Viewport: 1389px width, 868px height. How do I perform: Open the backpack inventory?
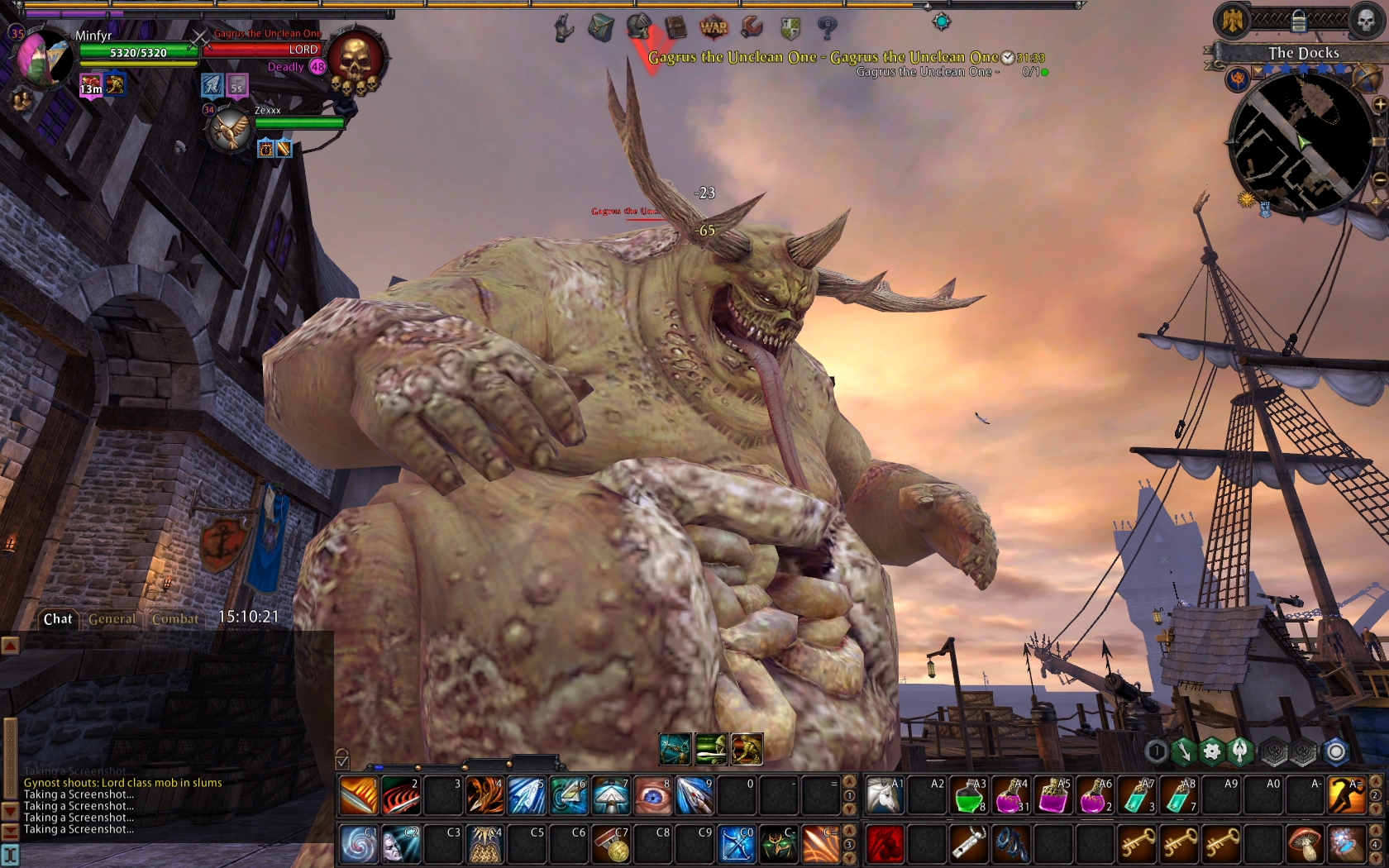tap(601, 27)
